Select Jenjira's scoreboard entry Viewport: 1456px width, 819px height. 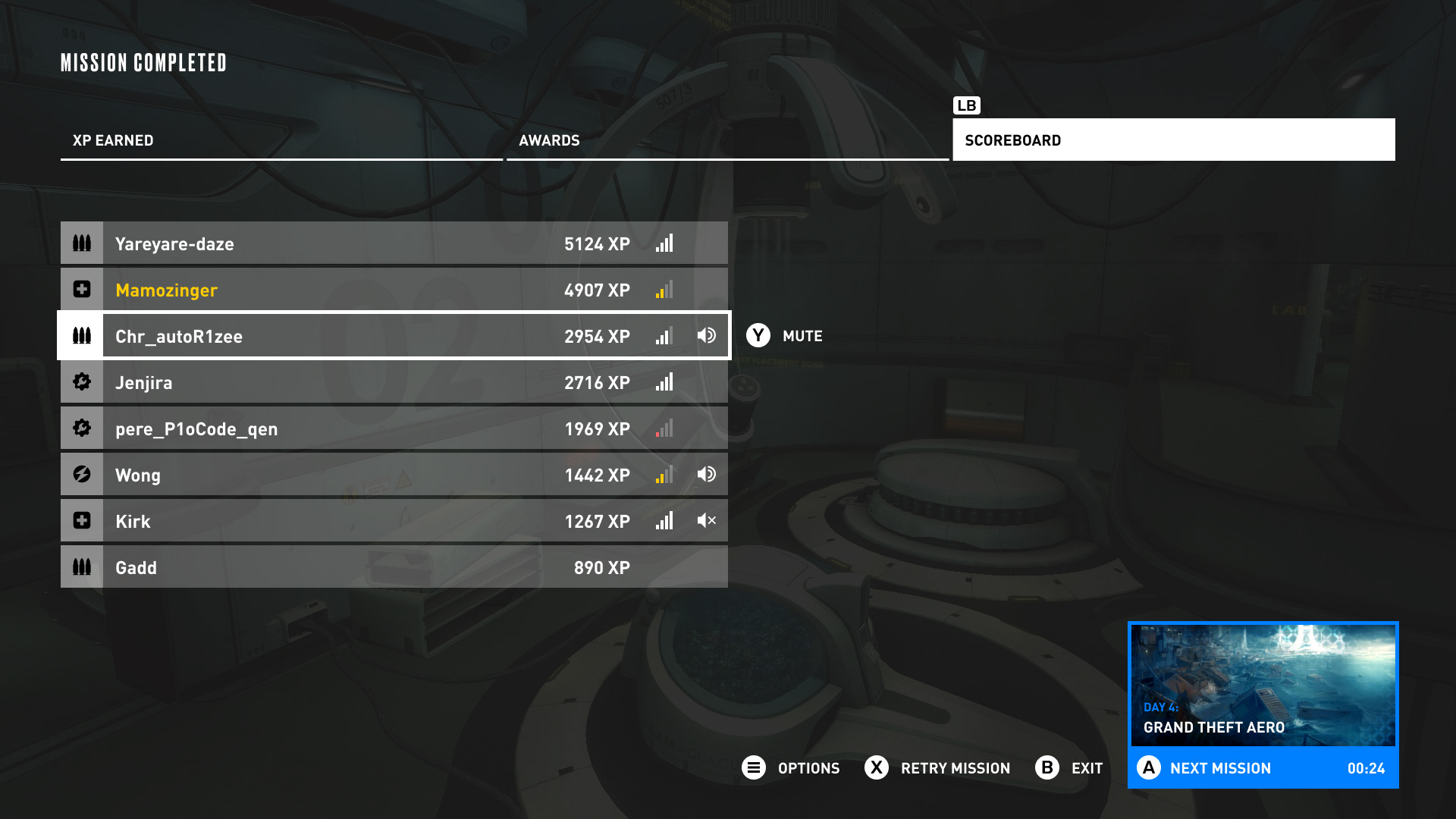393,382
